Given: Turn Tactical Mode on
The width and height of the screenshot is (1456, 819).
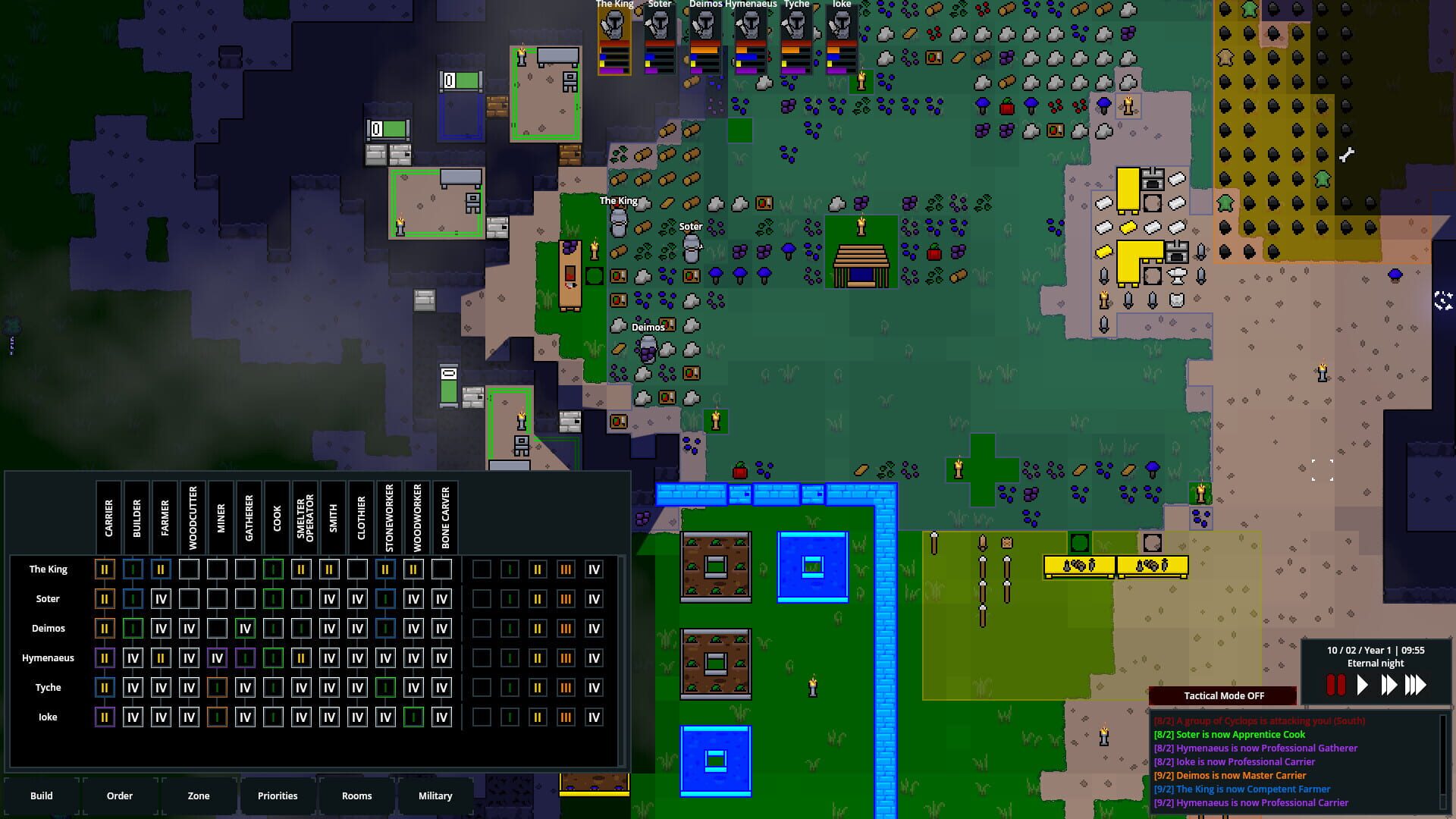Looking at the screenshot, I should click(x=1223, y=695).
